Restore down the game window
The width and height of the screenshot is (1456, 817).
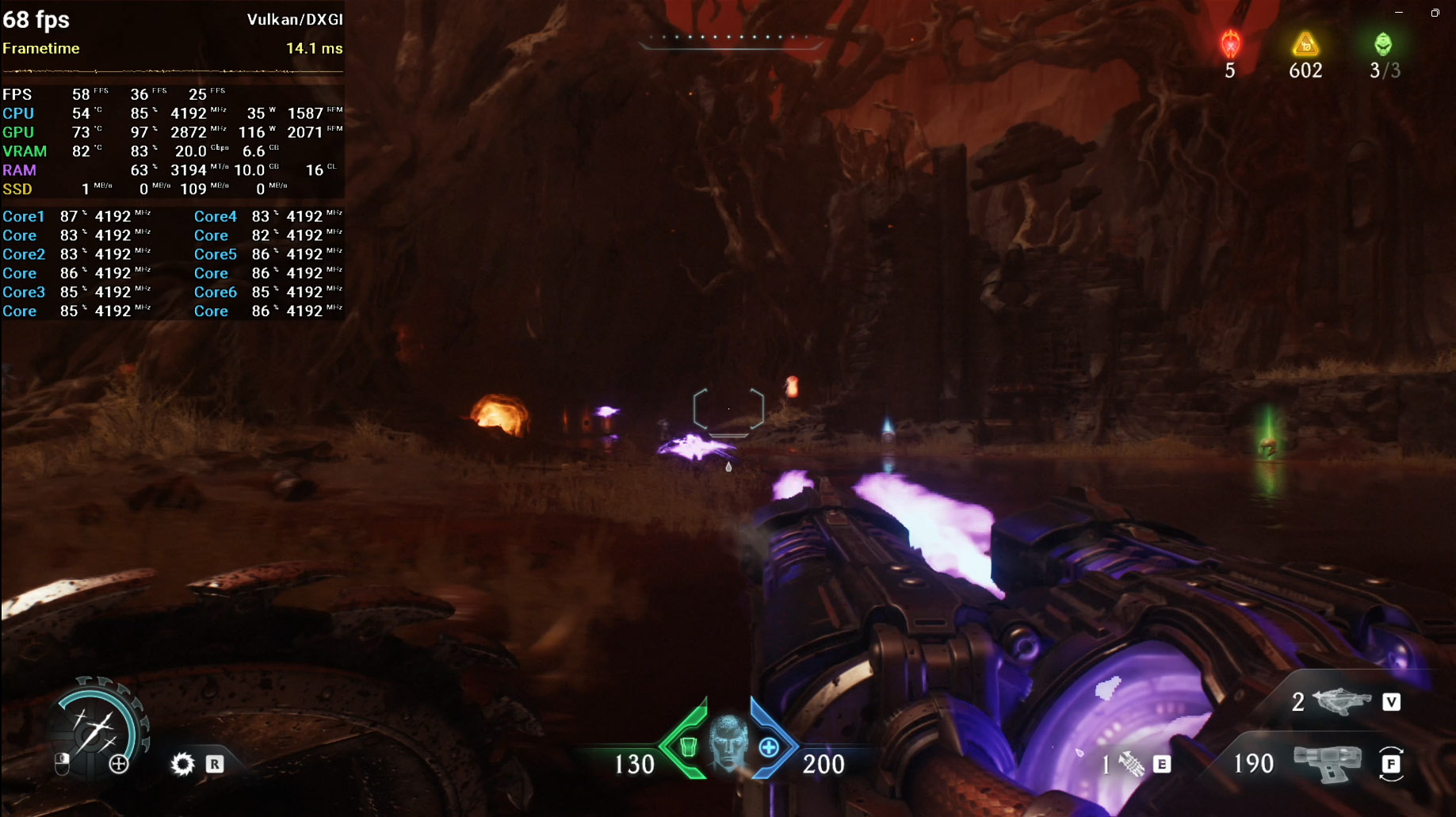1435,13
